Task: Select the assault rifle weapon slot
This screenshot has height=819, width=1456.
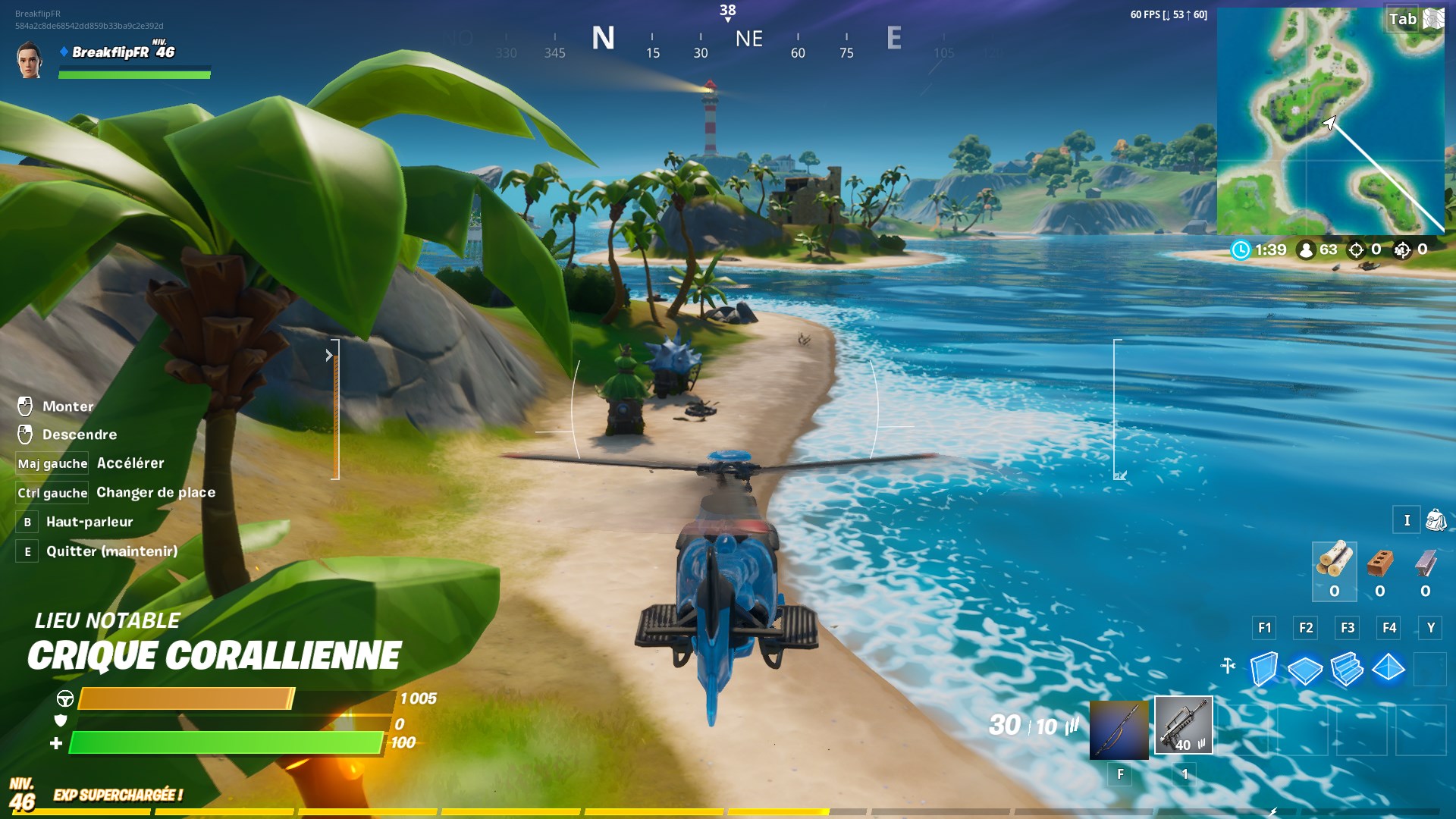Action: click(1183, 726)
